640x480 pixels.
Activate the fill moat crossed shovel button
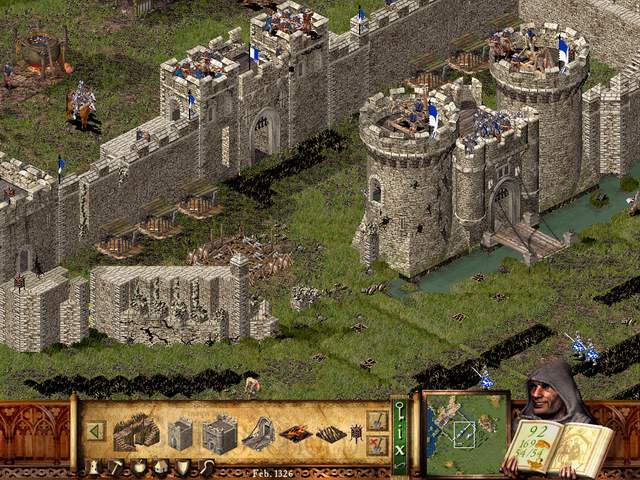[x=377, y=444]
